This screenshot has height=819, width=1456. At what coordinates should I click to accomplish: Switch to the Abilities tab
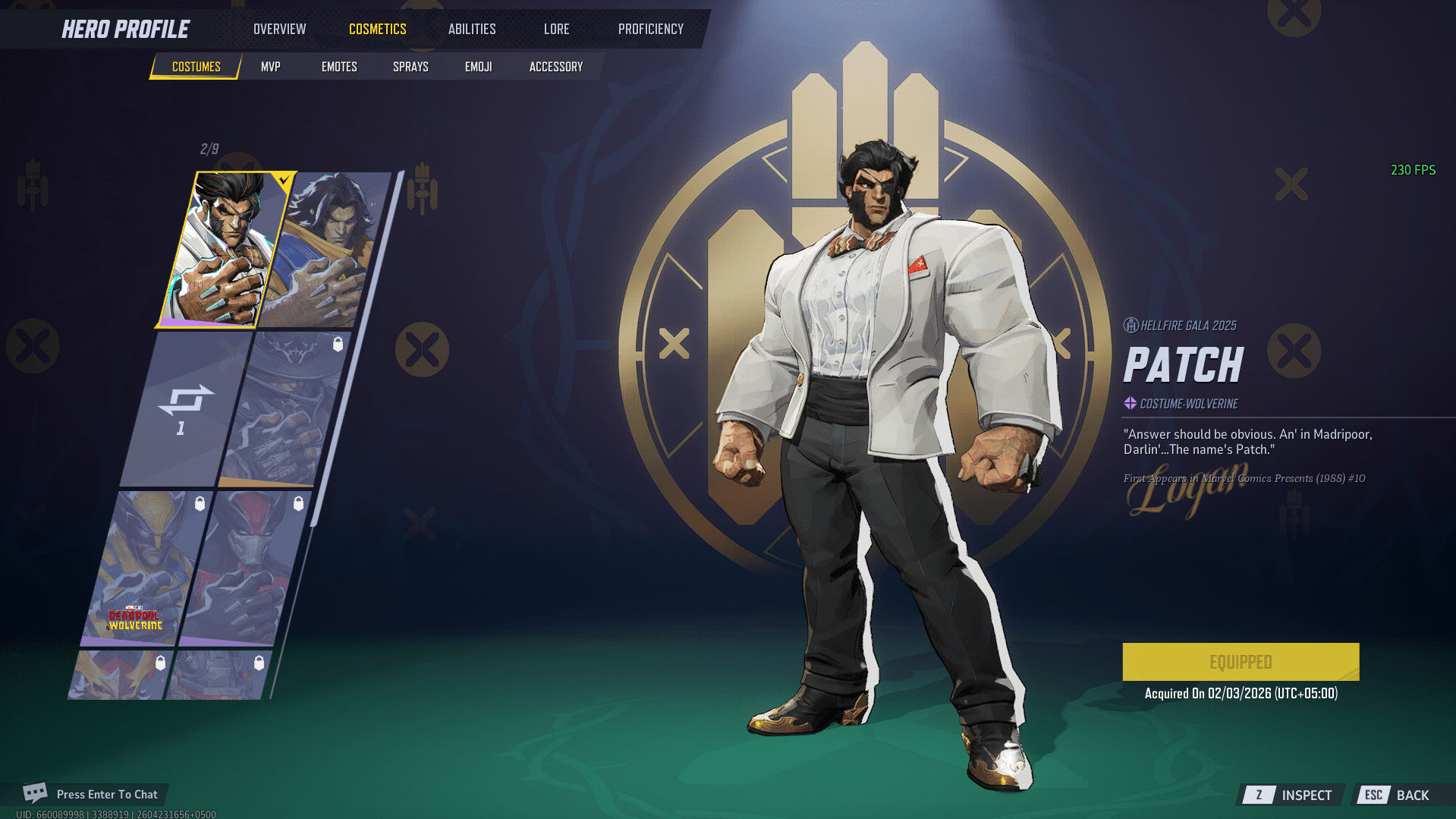471,29
